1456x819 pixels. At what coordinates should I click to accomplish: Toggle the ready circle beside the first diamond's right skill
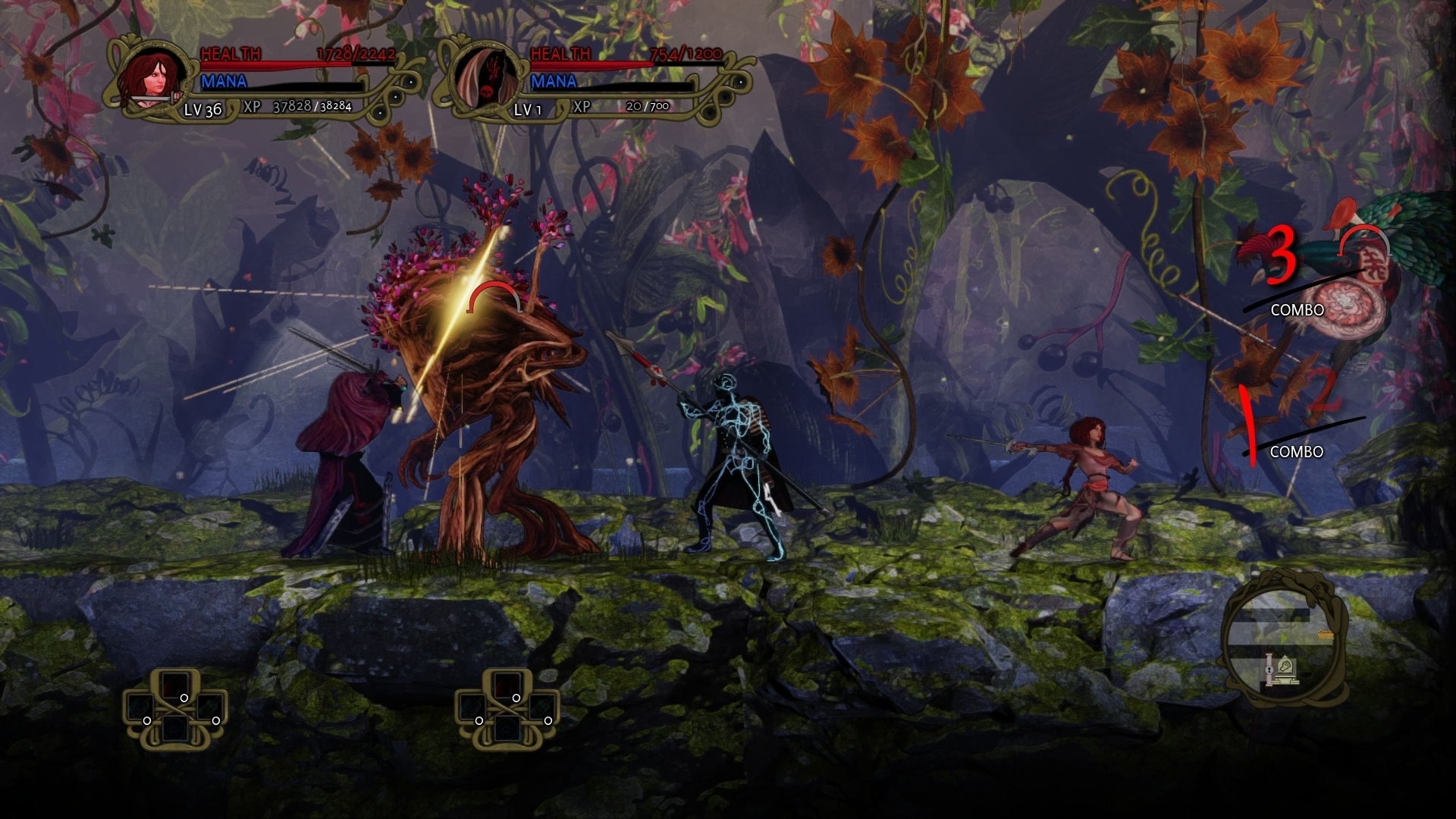pyautogui.click(x=216, y=721)
